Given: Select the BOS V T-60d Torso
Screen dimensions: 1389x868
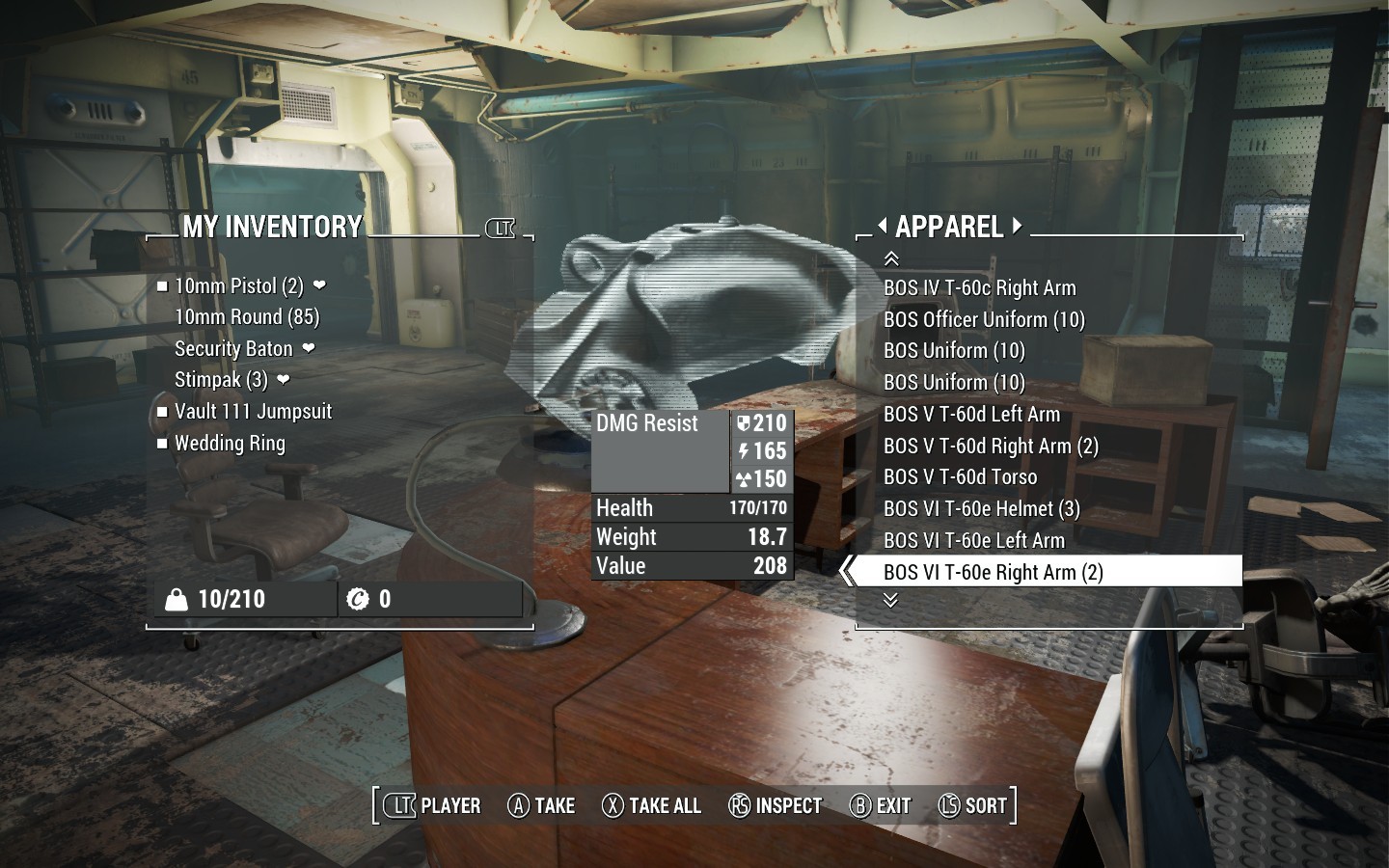Looking at the screenshot, I should pos(960,477).
